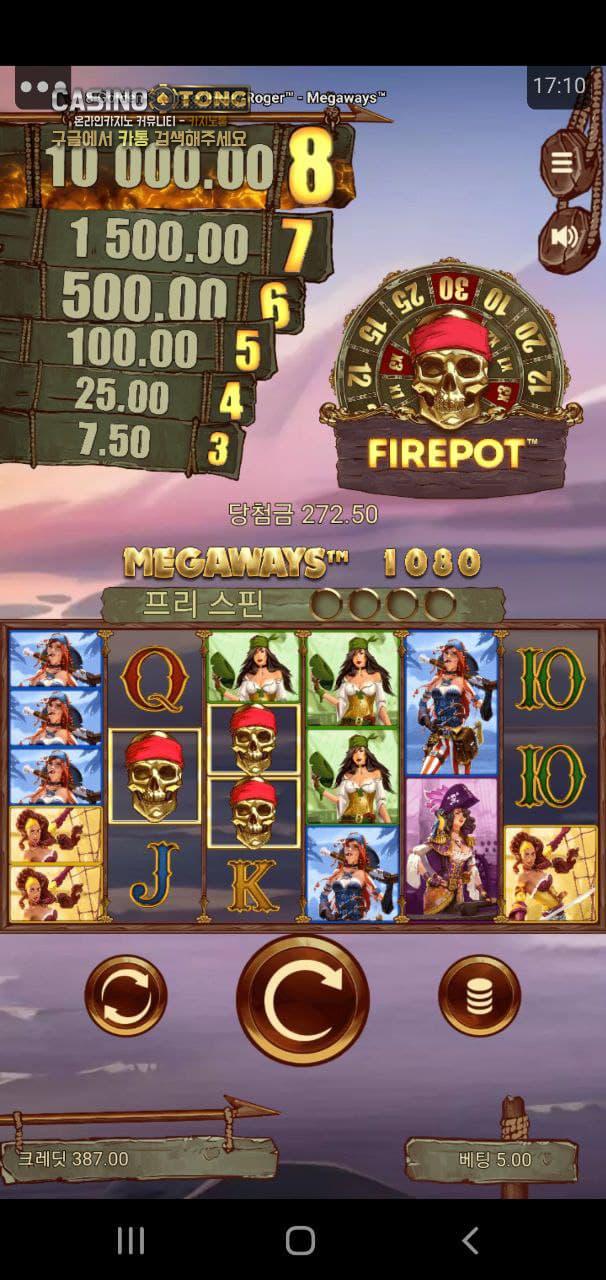The image size is (606, 1280).
Task: Go back with the Android back arrow
Action: click(470, 1241)
